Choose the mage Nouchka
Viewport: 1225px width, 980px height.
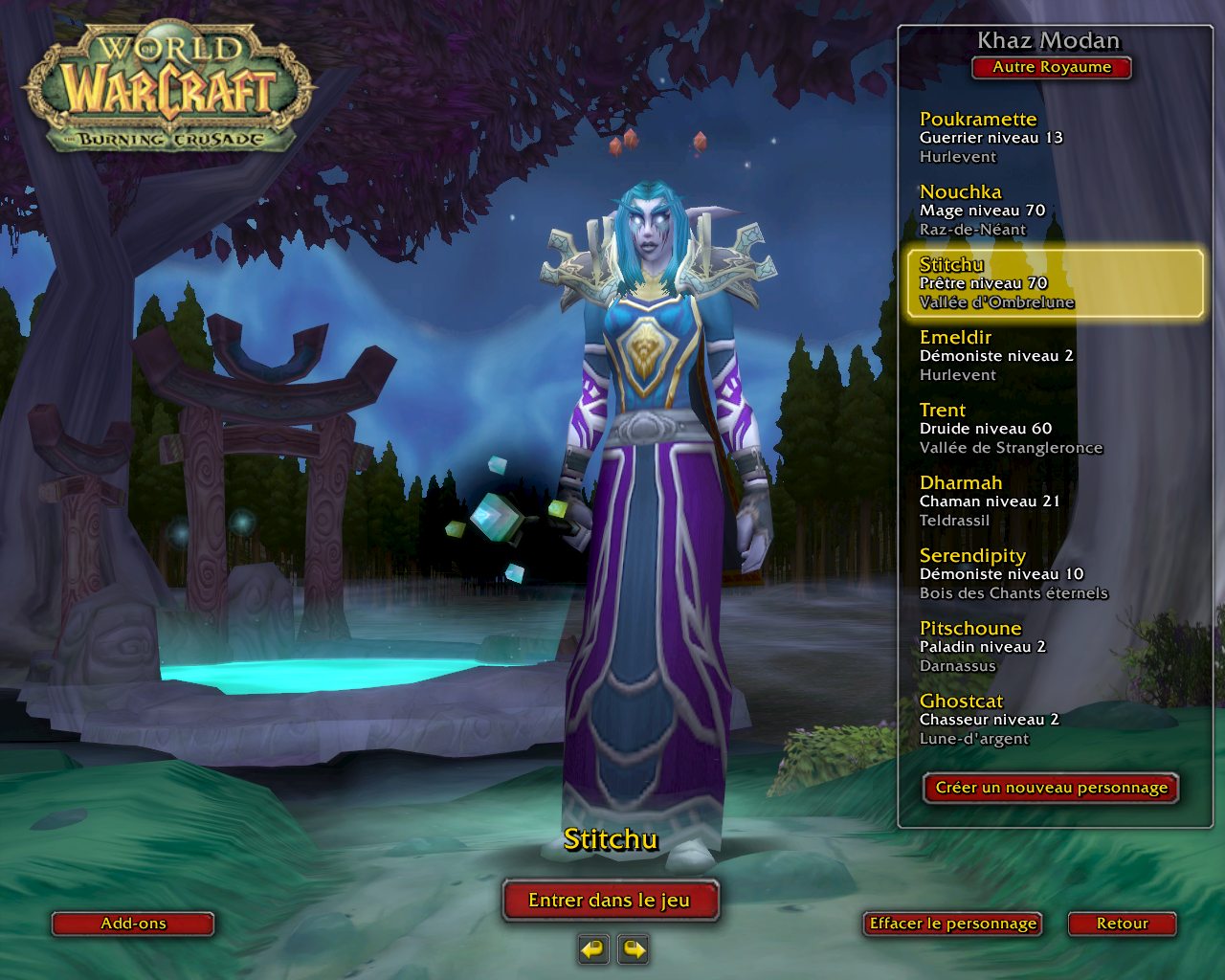[x=1053, y=210]
